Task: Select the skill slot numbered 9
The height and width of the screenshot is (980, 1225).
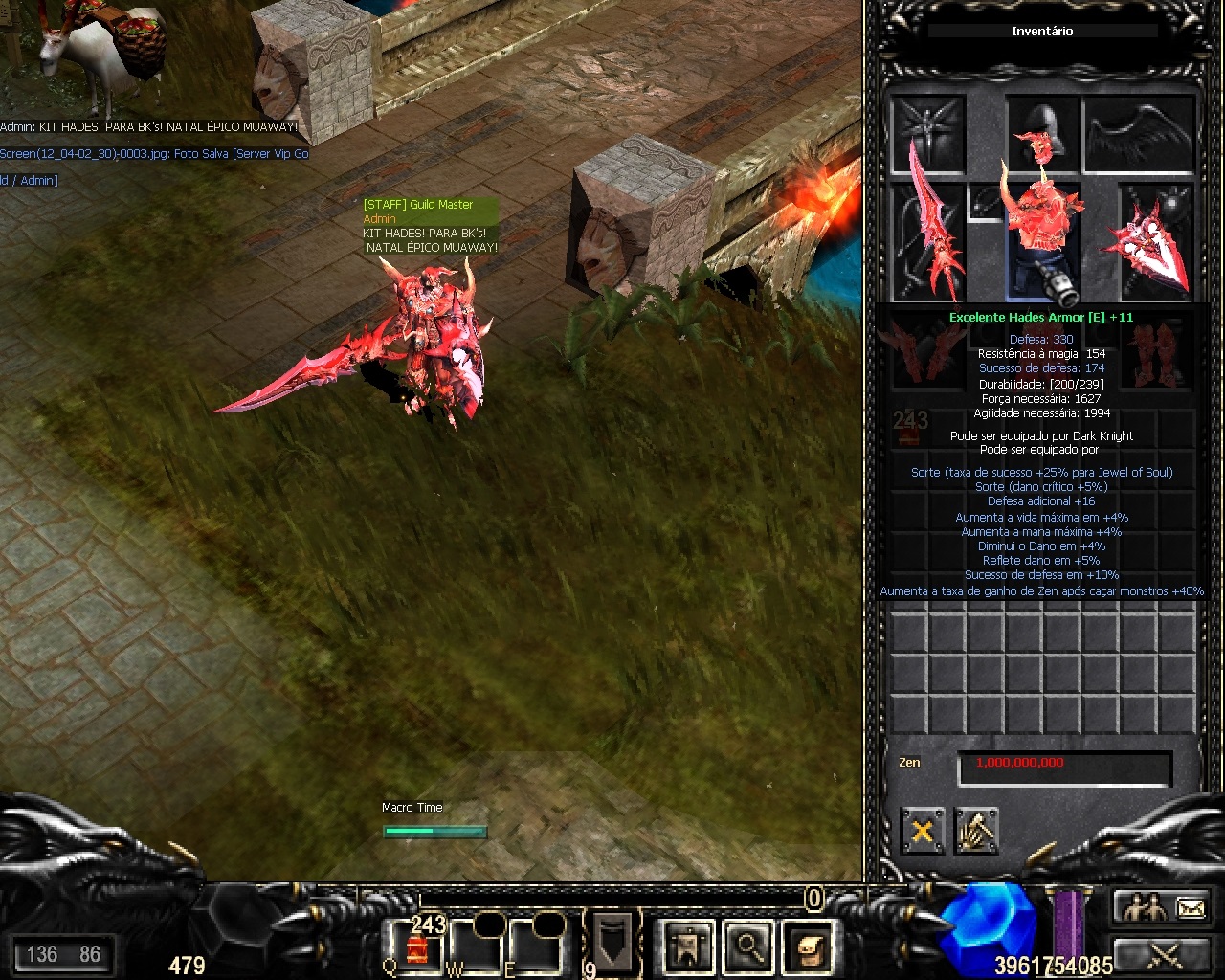Action: (611, 943)
